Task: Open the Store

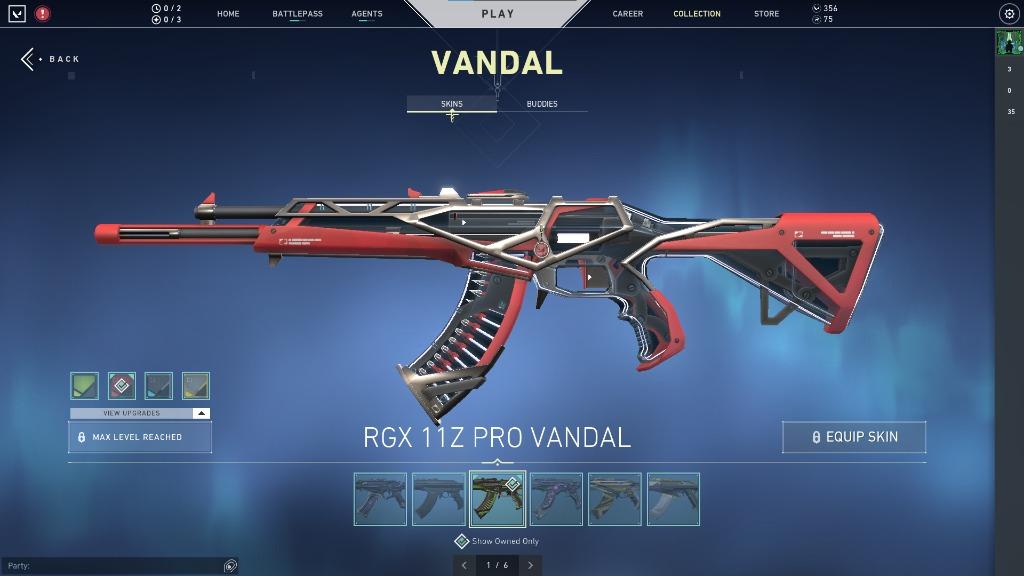Action: (x=766, y=14)
